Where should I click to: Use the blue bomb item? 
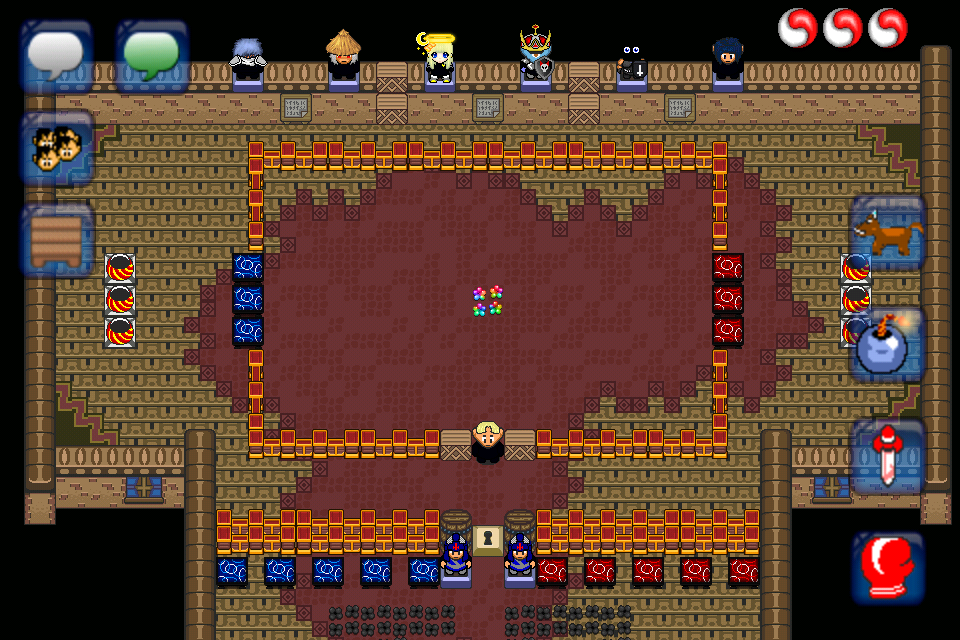coord(888,344)
